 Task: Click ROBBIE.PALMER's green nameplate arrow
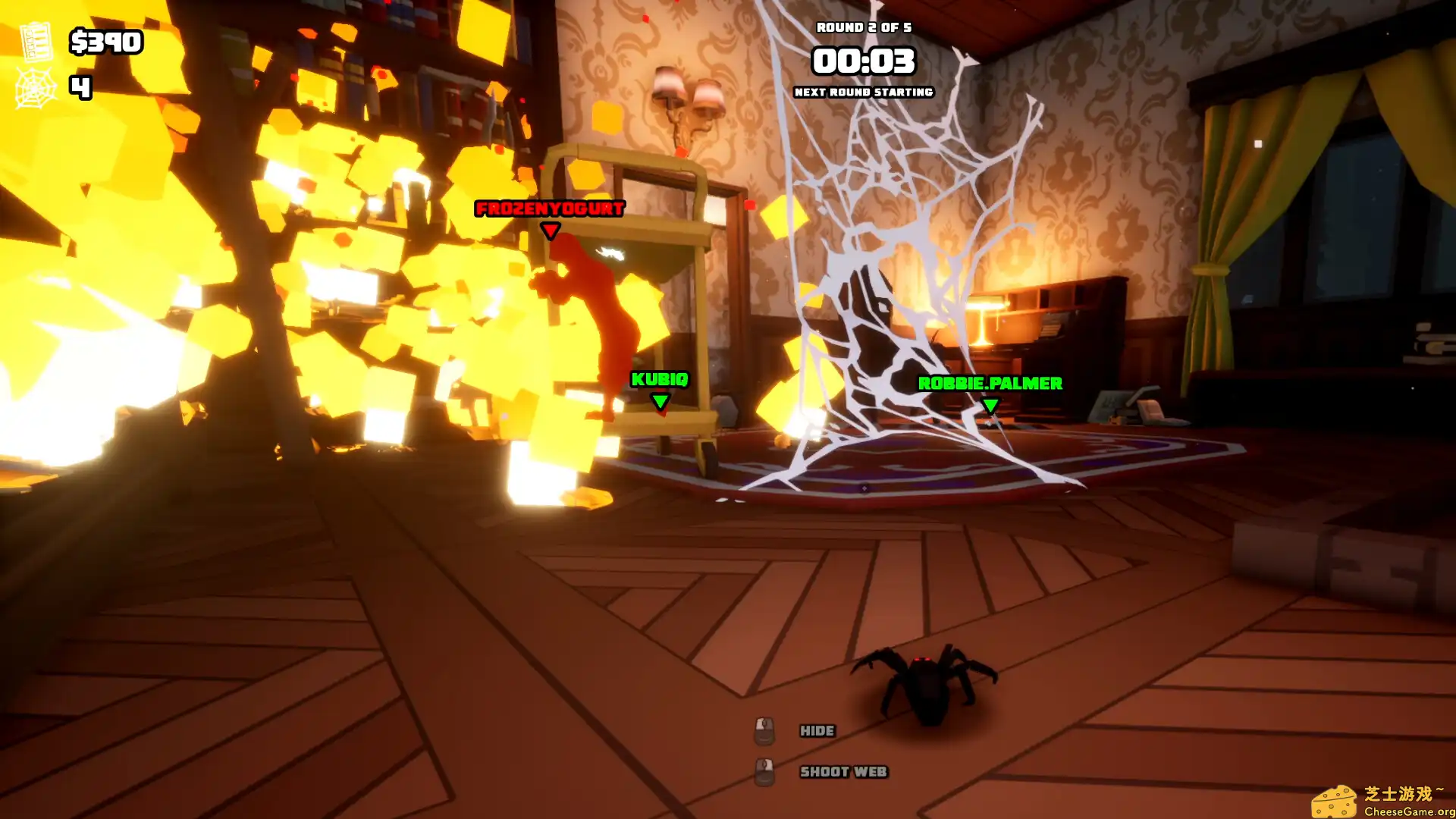[990, 406]
